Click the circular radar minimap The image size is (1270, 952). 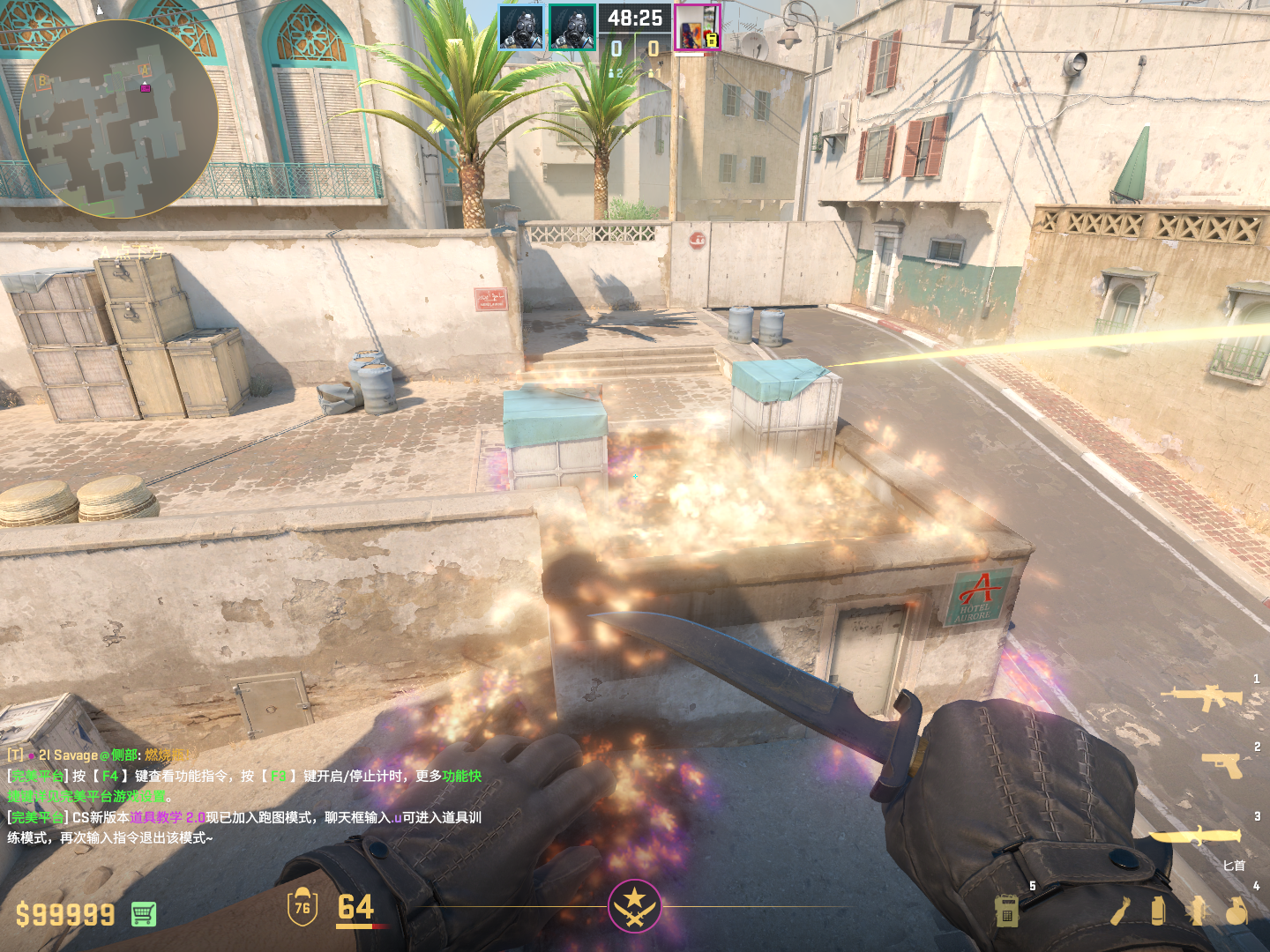click(x=118, y=119)
